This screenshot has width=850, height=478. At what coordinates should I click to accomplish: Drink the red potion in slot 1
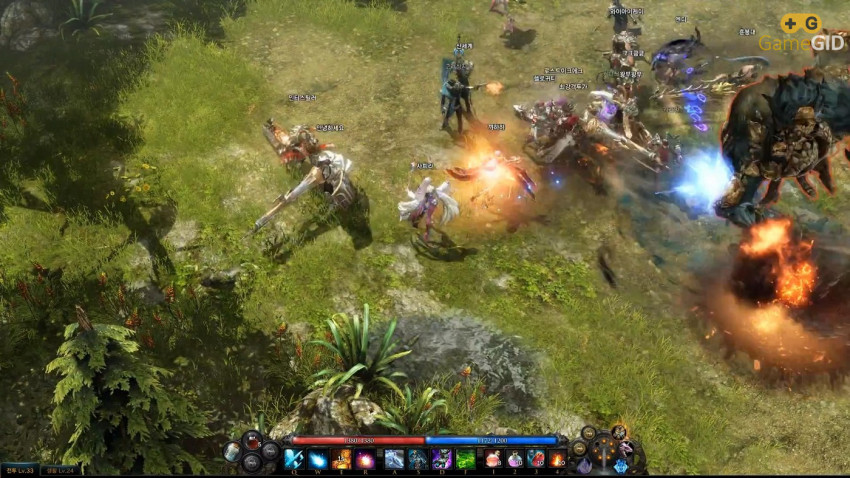pyautogui.click(x=494, y=459)
